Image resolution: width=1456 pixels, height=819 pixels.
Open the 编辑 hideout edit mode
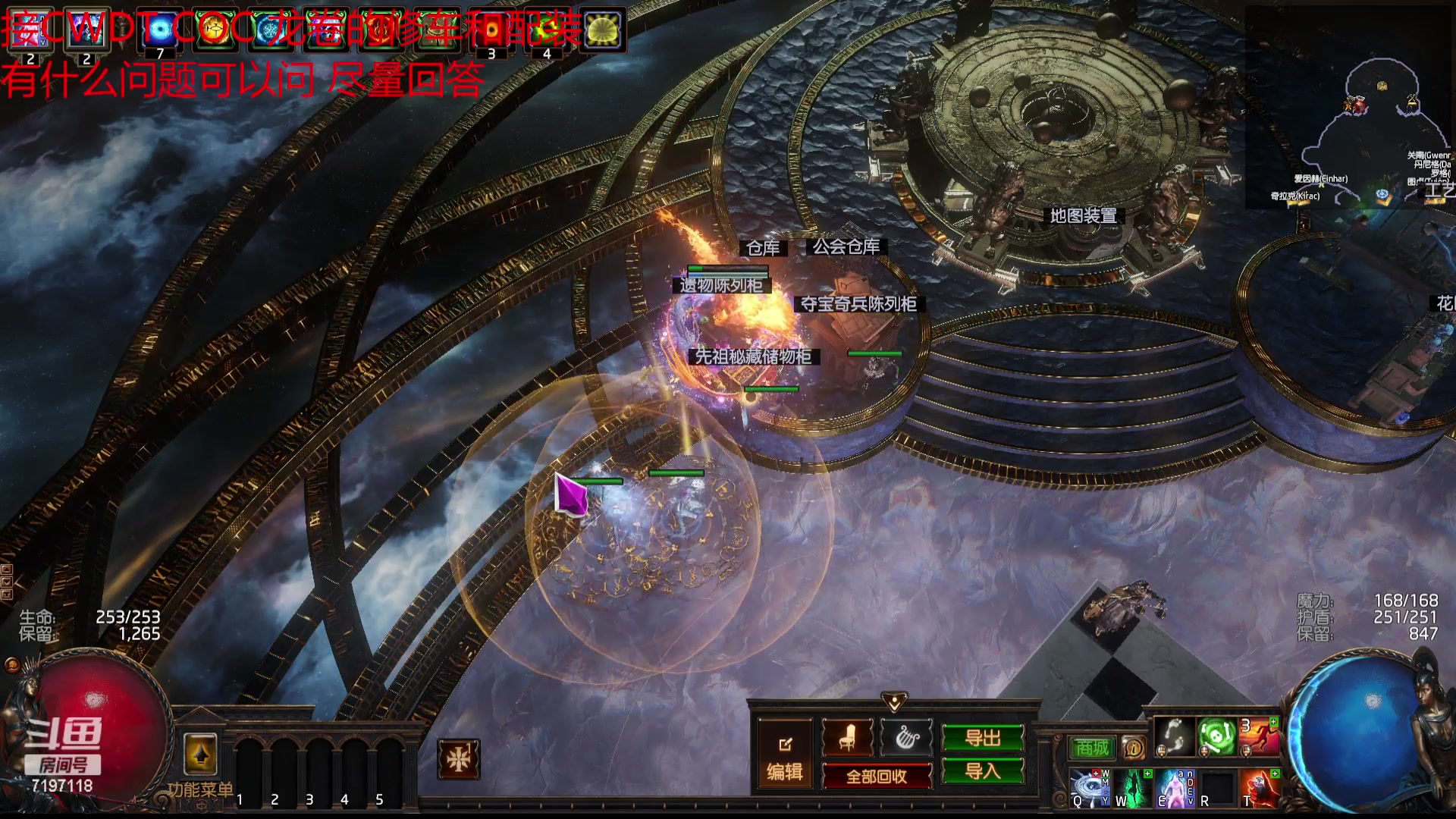[785, 757]
